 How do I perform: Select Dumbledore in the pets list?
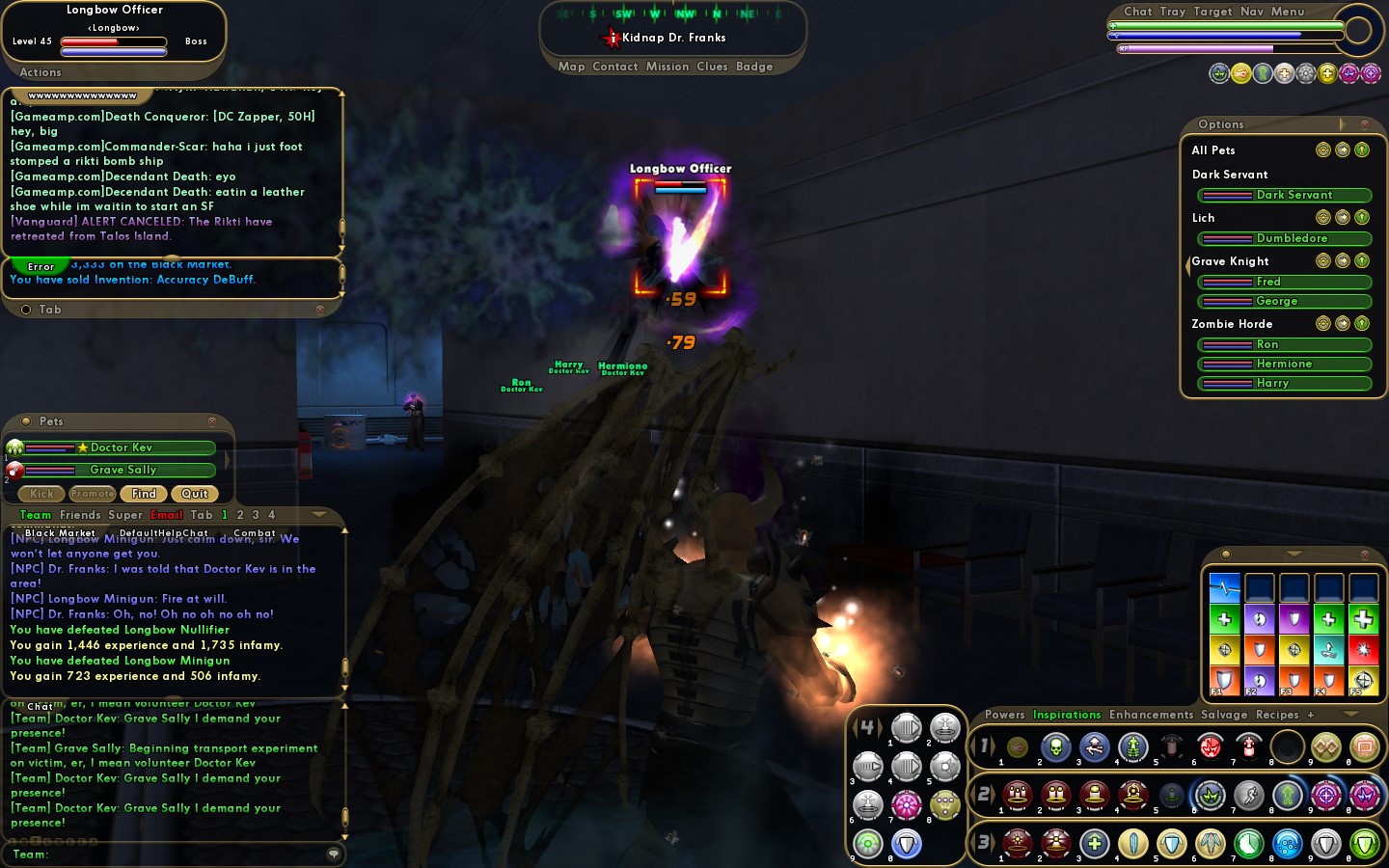point(1284,238)
